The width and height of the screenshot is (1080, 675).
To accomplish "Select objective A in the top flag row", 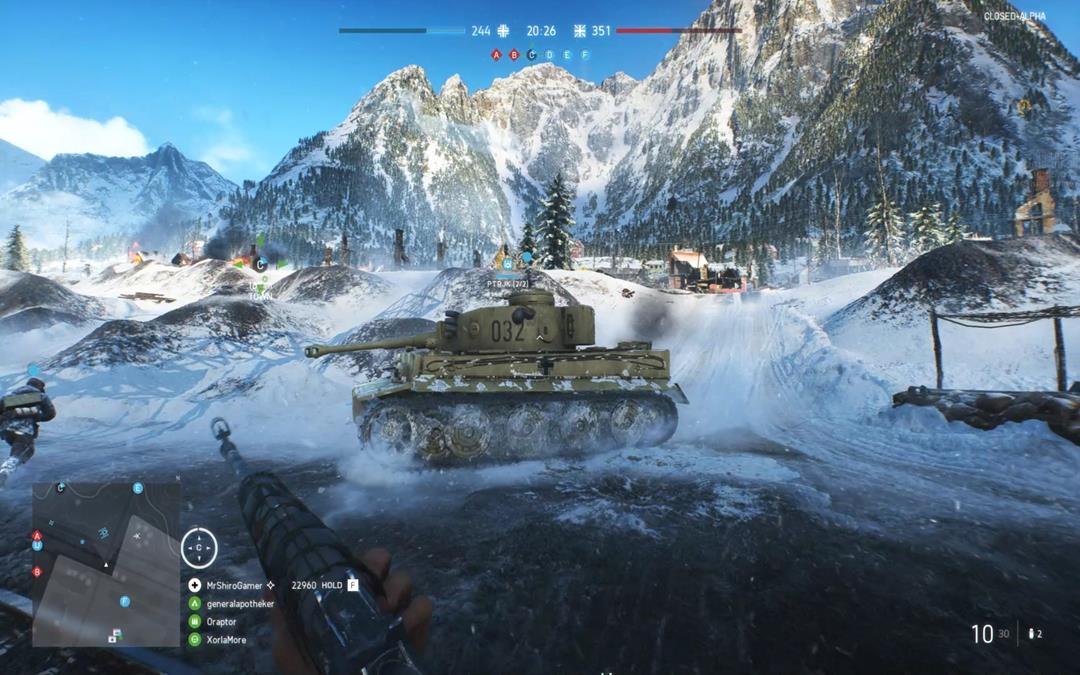I will click(496, 55).
